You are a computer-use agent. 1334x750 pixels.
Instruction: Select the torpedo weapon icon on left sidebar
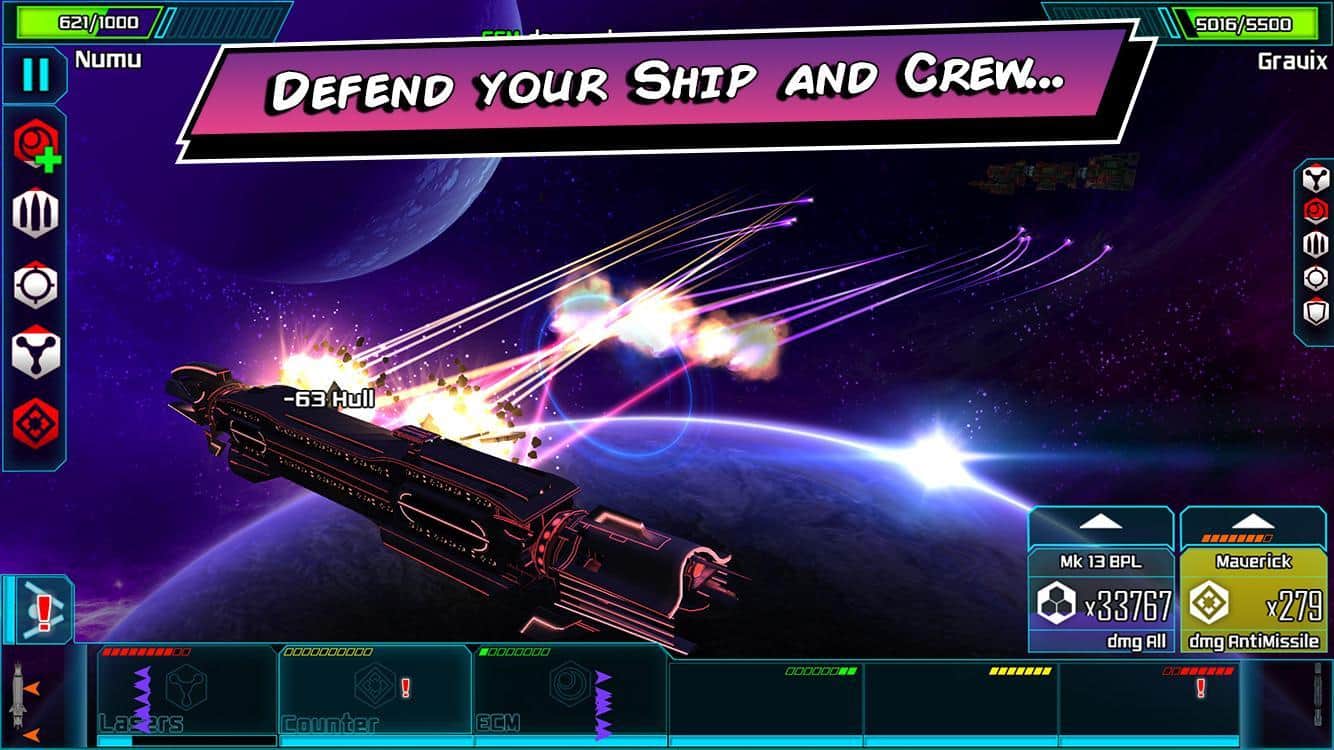pos(33,213)
